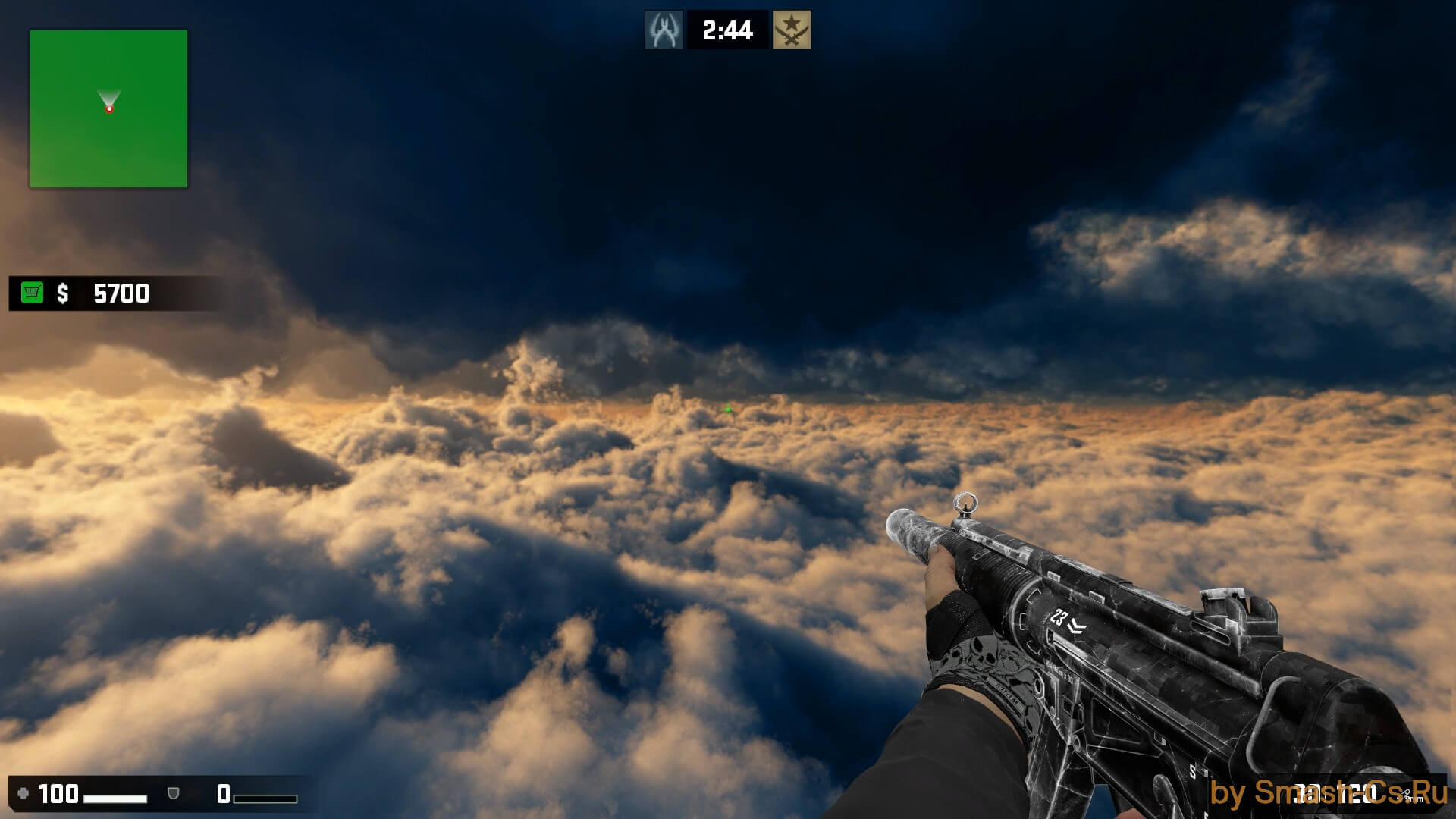Click the armor shield icon
Screen dimensions: 1456x819
(x=174, y=793)
